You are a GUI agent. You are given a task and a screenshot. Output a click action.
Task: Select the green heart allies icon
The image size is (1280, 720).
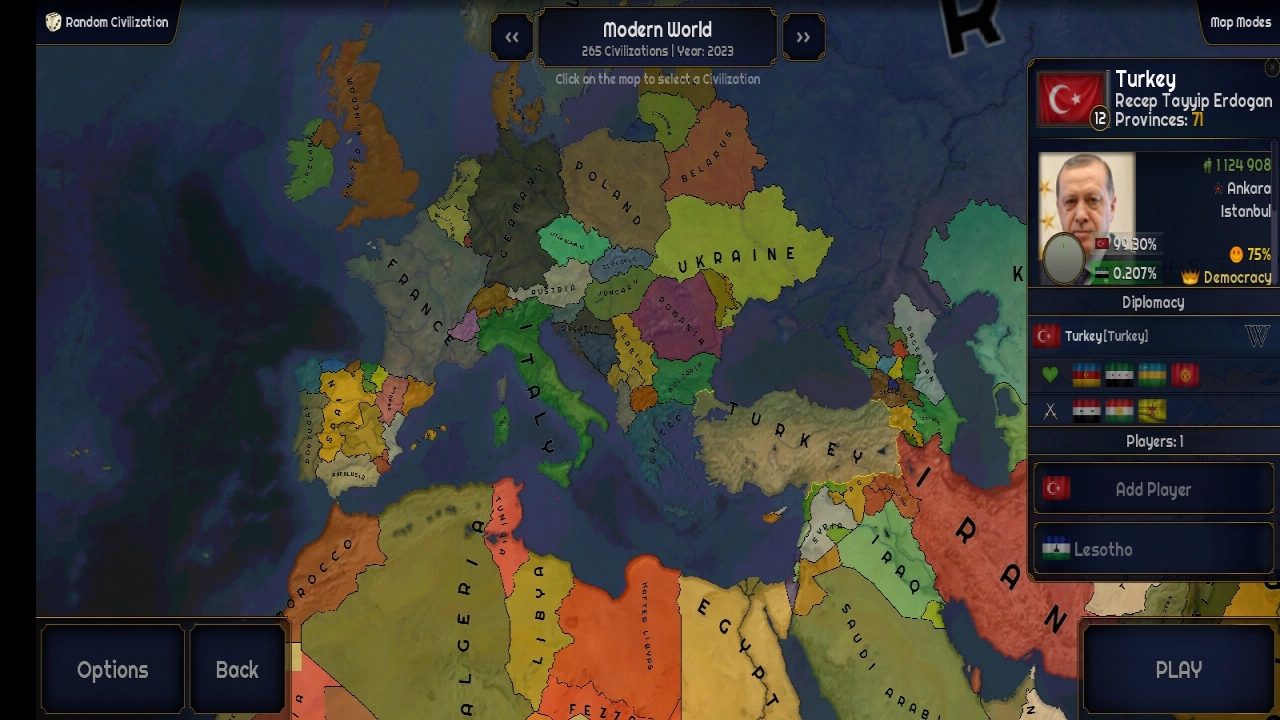pyautogui.click(x=1050, y=375)
